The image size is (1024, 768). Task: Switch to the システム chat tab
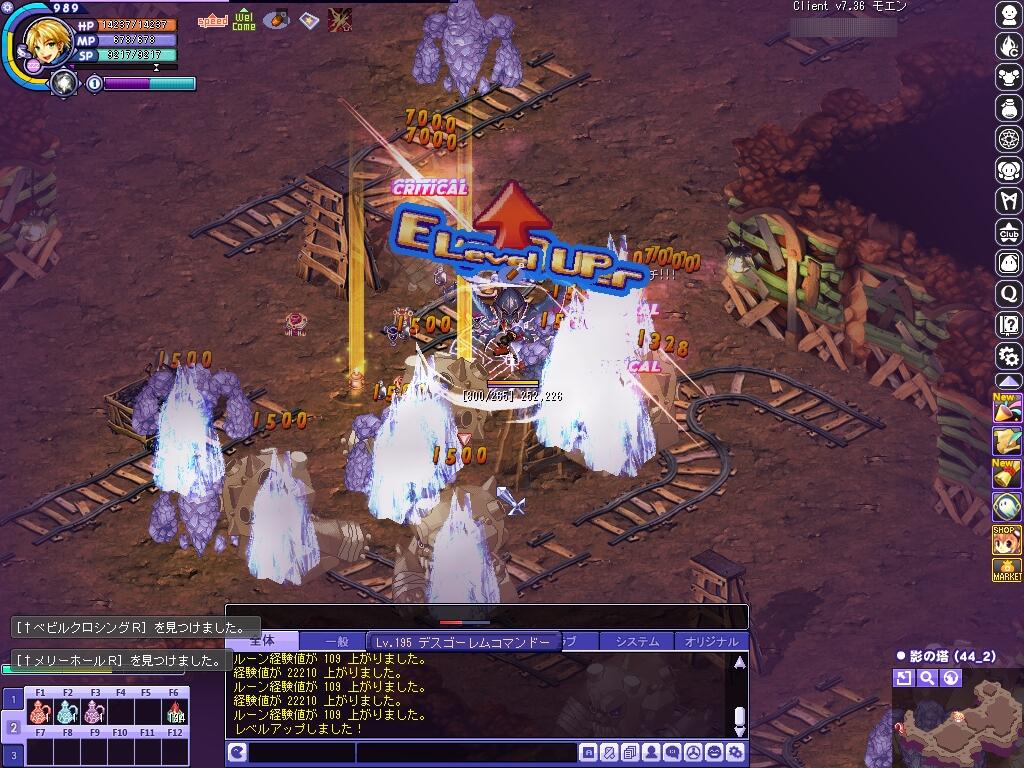coord(637,641)
